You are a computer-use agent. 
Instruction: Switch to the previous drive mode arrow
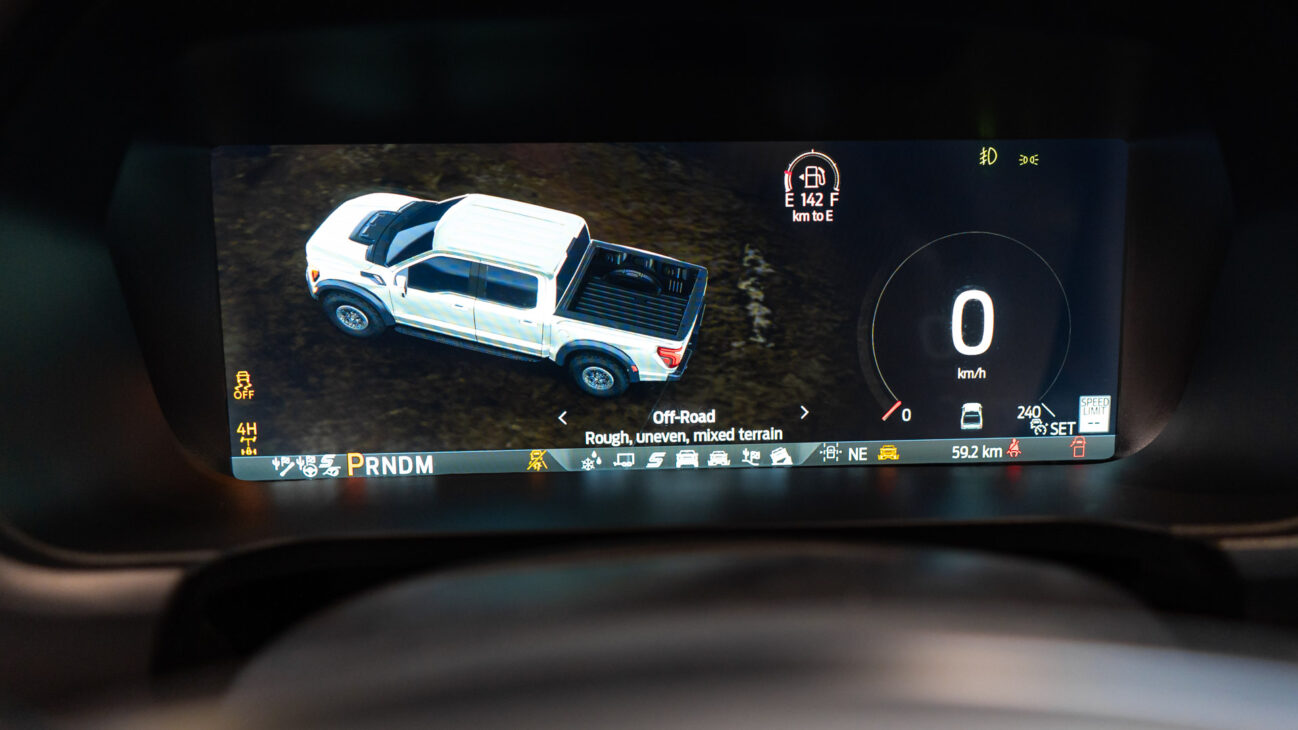click(x=562, y=417)
